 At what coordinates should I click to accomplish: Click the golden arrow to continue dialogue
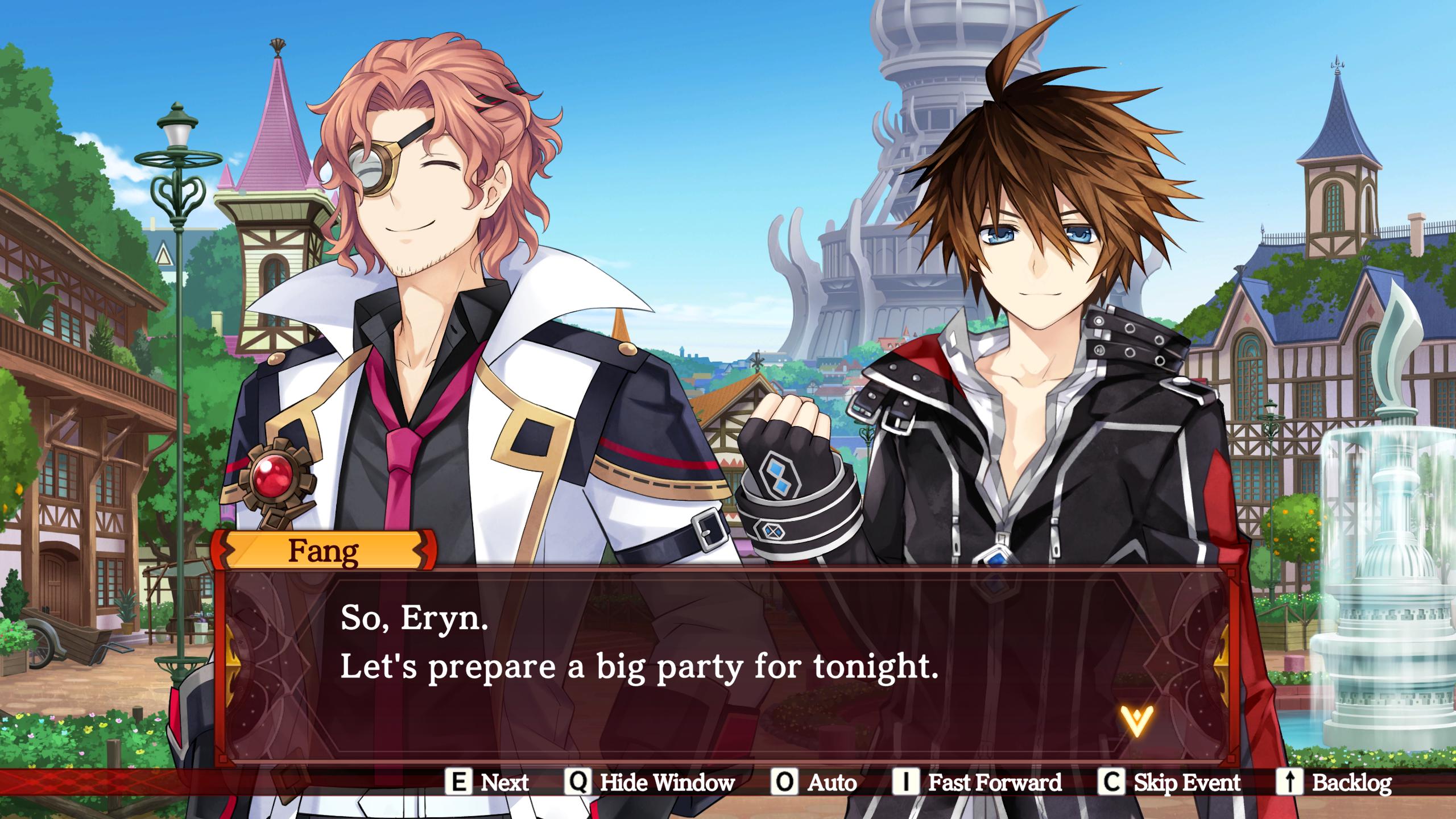tap(1136, 722)
